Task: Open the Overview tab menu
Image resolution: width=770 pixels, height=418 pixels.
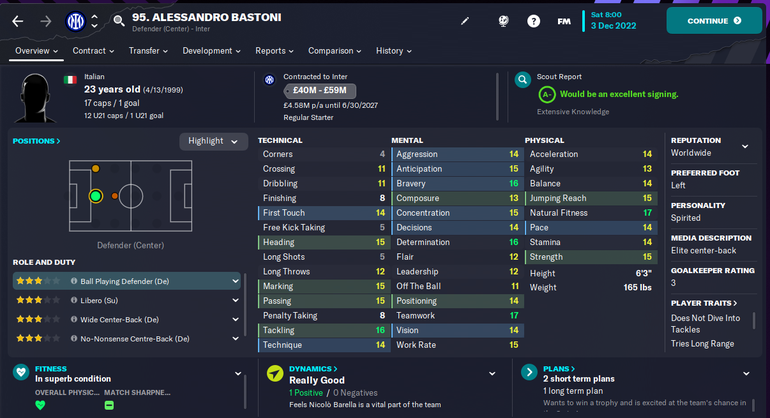Action: pos(37,51)
